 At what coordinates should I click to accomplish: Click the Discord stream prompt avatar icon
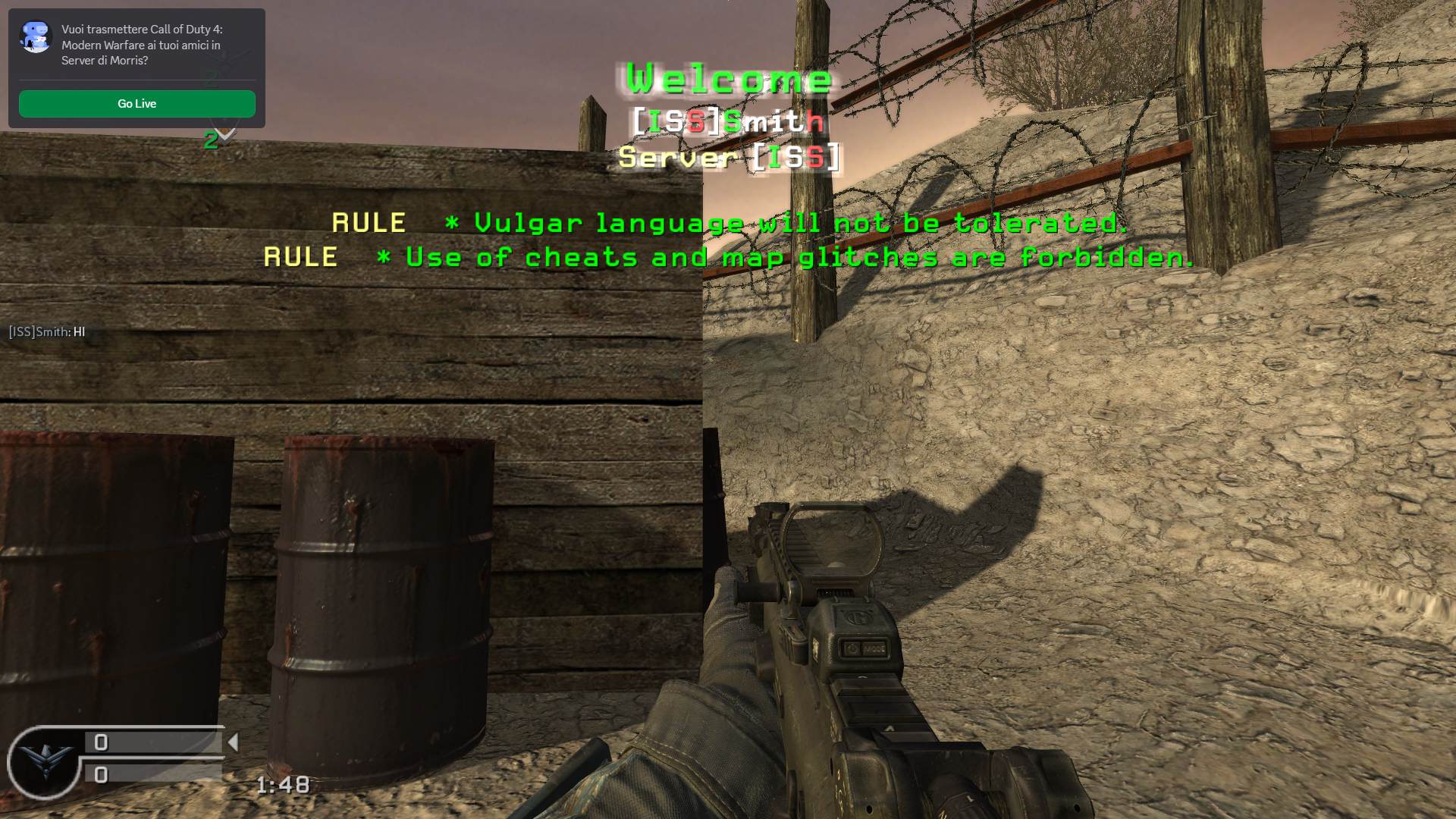point(36,37)
